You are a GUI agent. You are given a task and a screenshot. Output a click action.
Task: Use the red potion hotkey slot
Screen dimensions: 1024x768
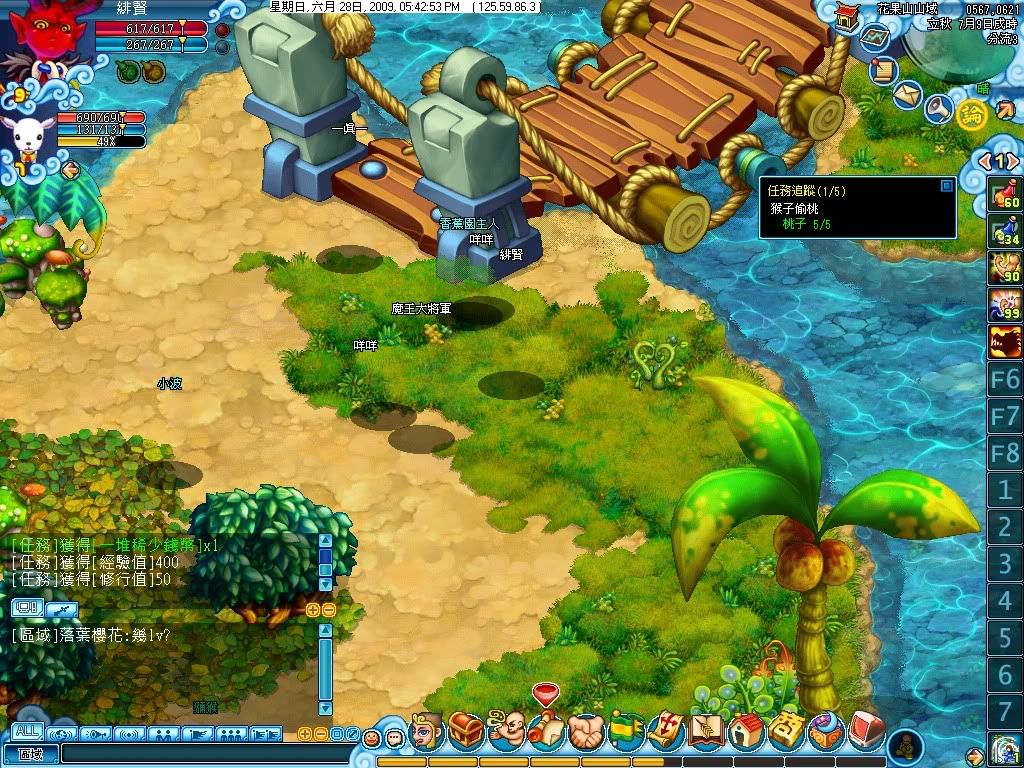tap(1004, 194)
